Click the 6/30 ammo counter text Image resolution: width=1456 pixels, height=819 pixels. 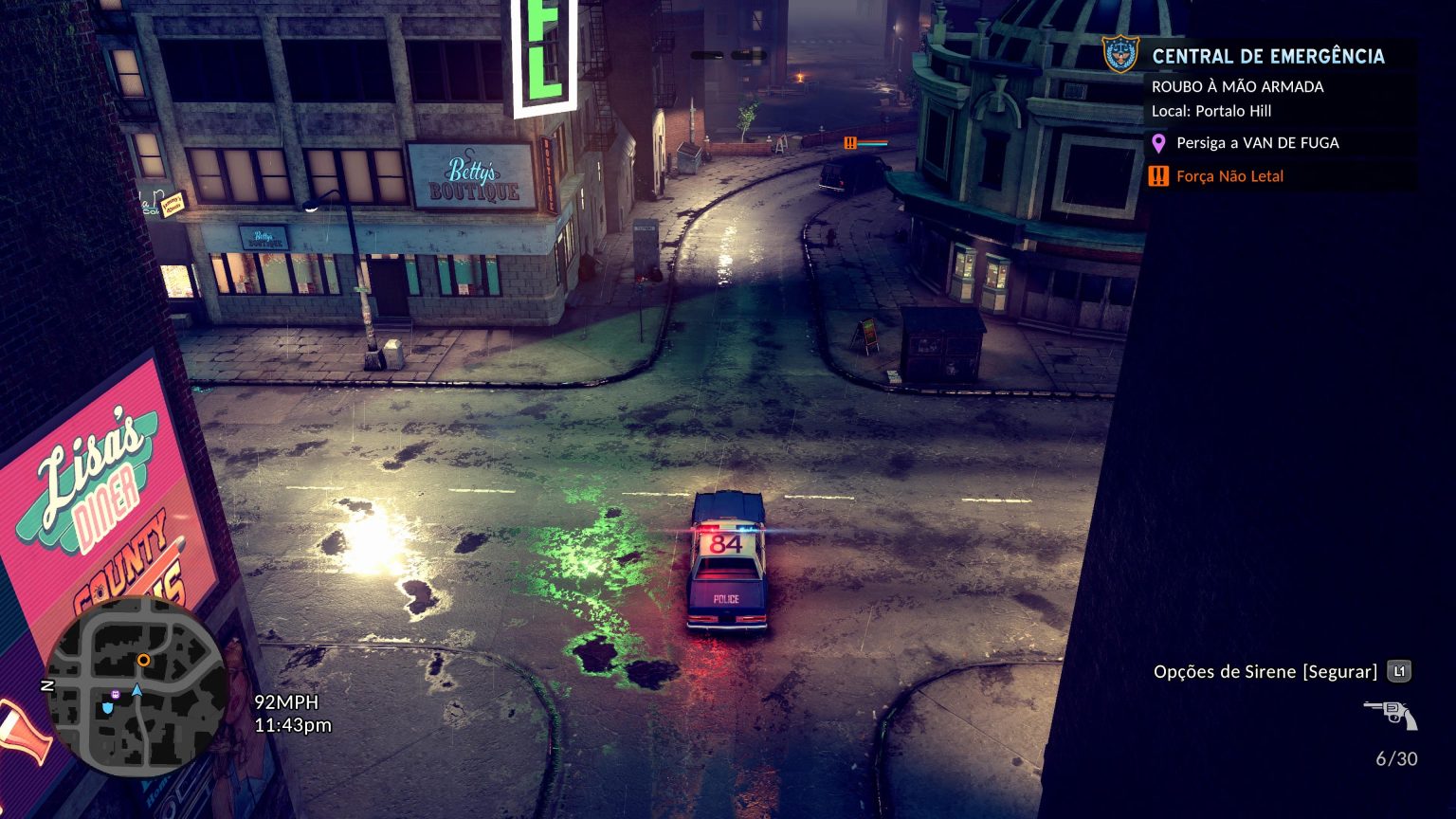1398,758
